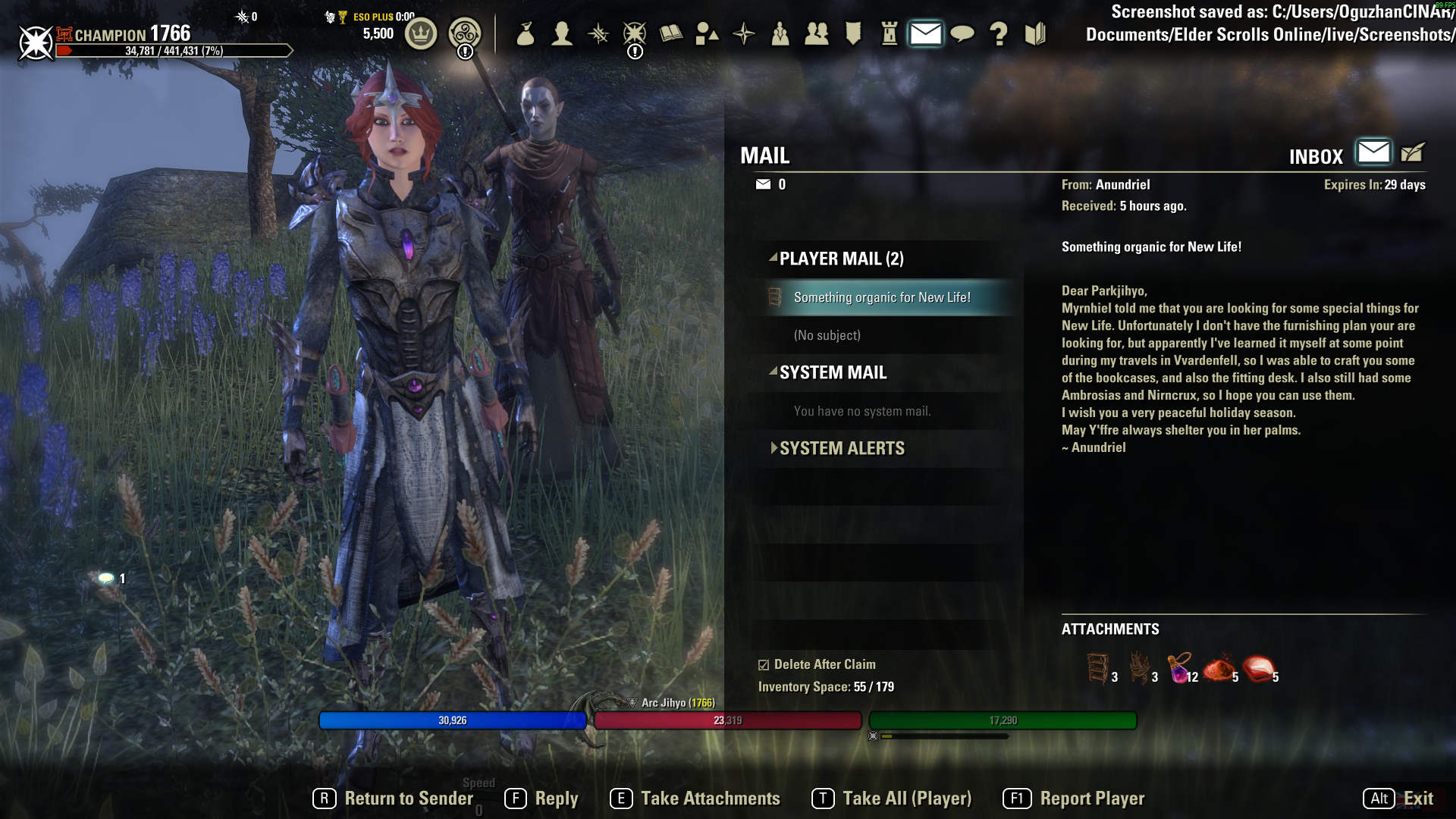Select the bookcase attachment
The image size is (1456, 819).
click(x=1097, y=668)
